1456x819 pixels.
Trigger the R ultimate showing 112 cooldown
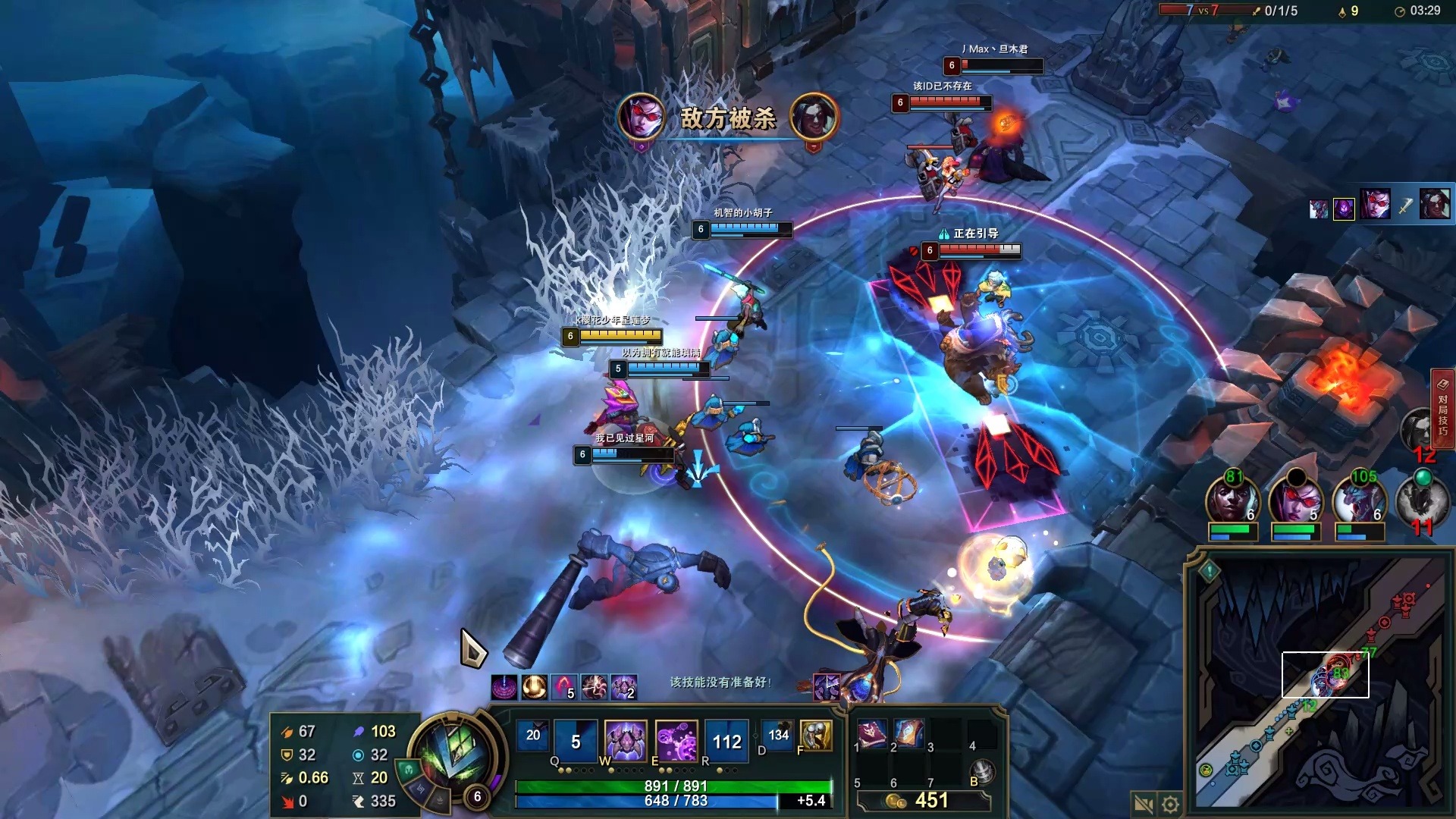coord(726,741)
